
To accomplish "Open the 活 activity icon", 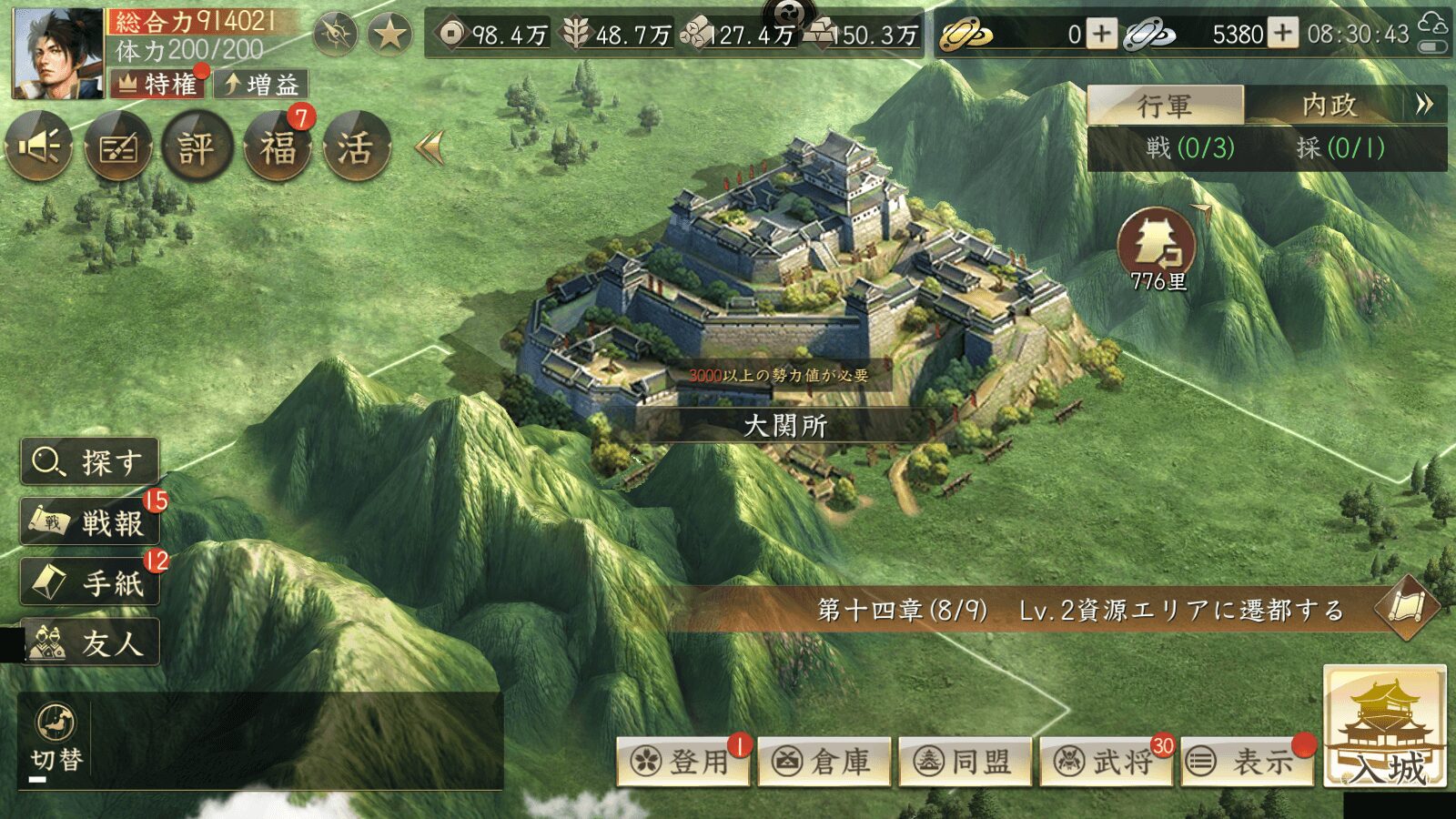I will (x=356, y=147).
